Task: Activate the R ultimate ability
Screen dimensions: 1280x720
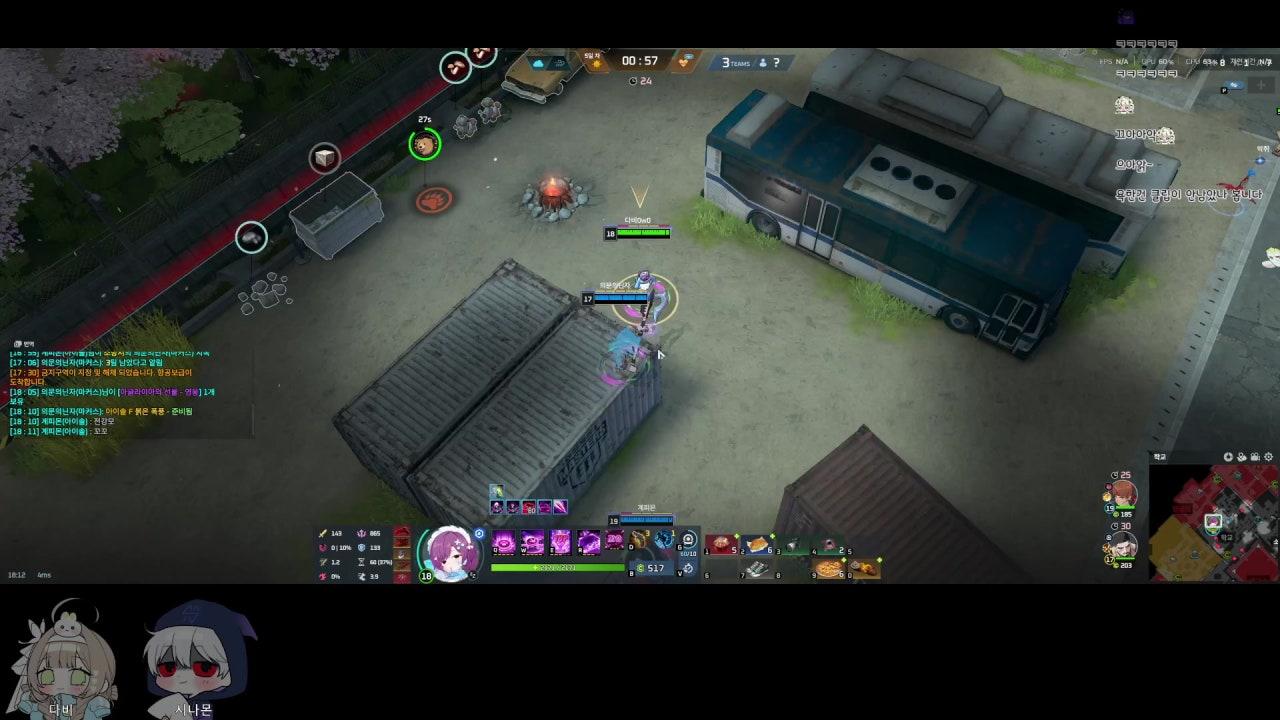Action: tap(588, 541)
